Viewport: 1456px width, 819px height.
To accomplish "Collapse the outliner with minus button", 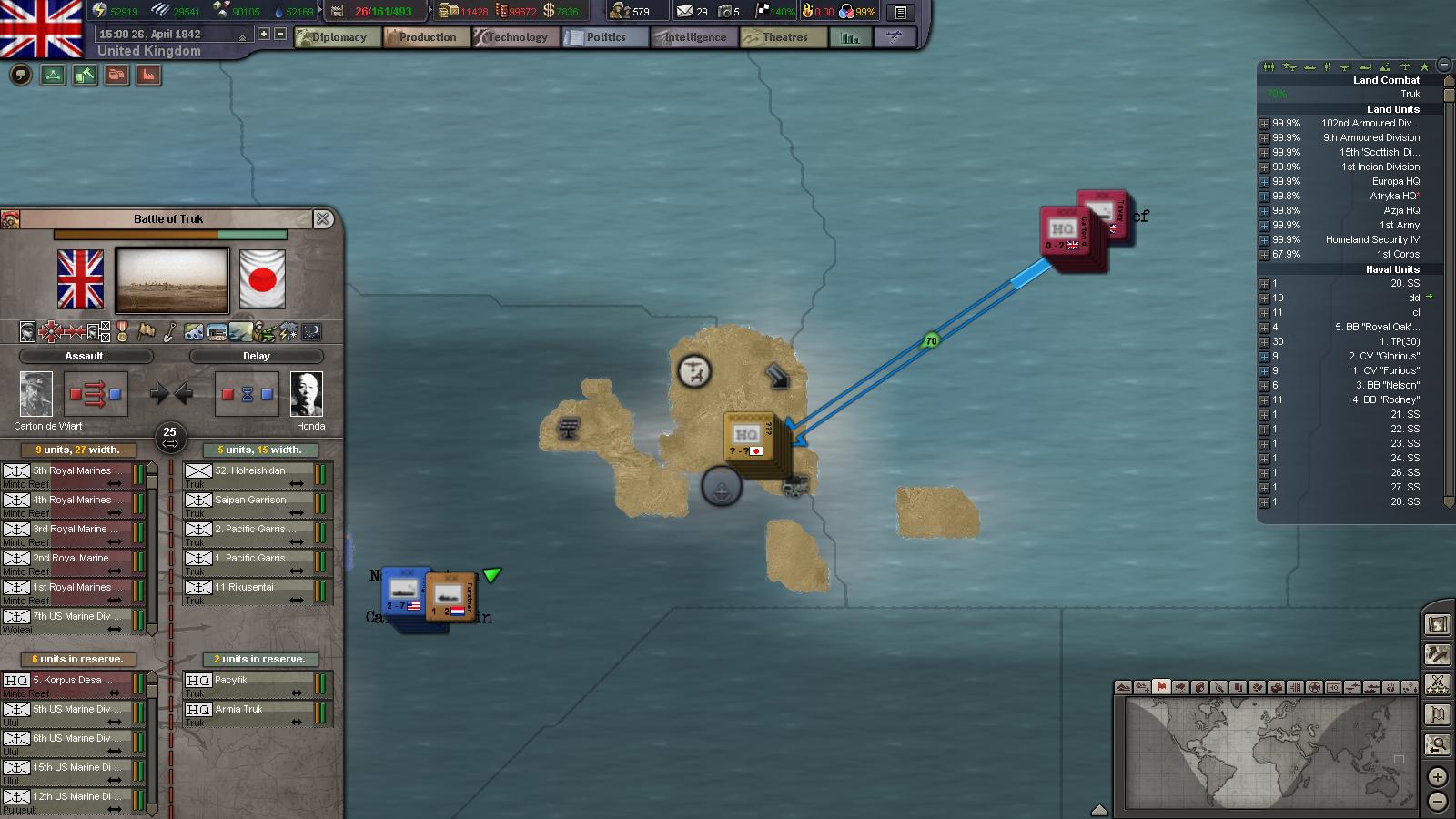I will point(1443,66).
